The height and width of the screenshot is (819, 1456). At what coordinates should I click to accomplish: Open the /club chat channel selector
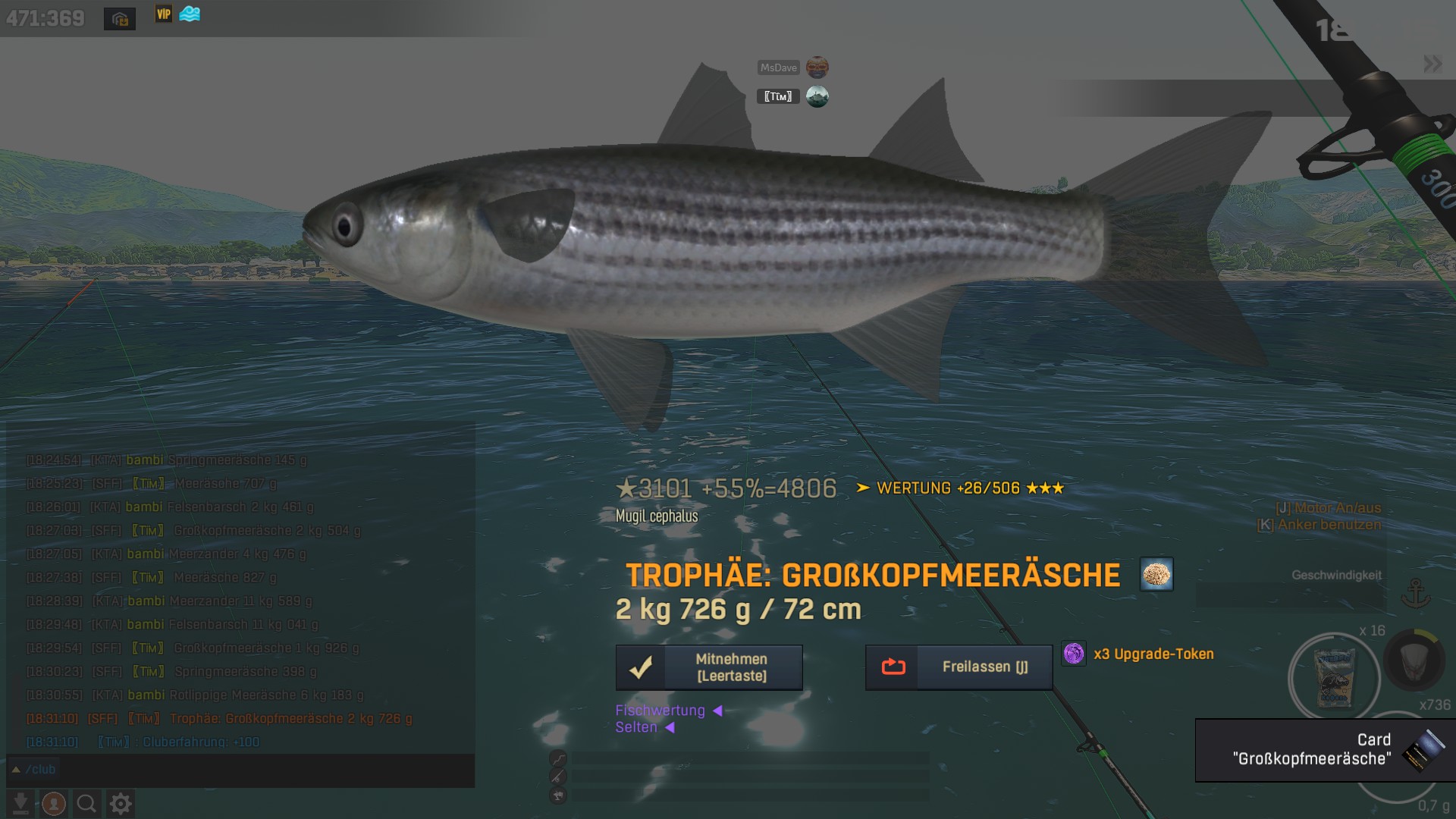[33, 770]
